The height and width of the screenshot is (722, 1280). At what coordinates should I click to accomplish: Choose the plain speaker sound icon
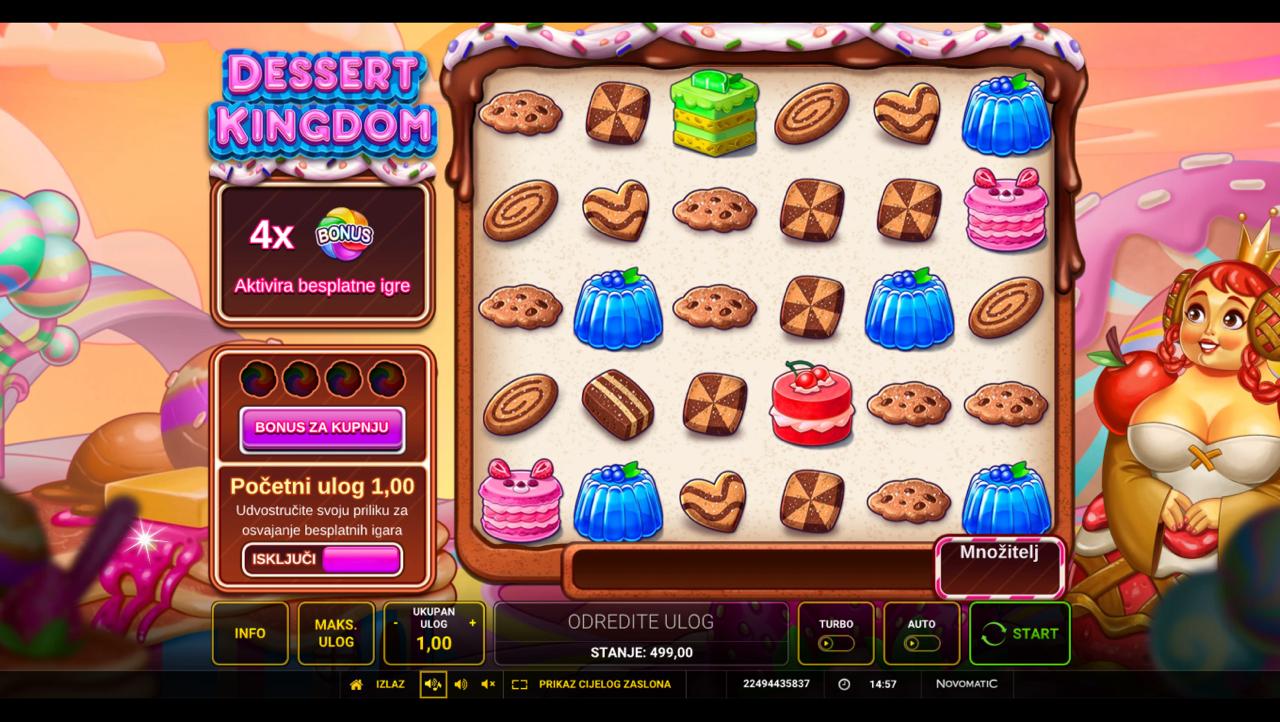pyautogui.click(x=461, y=685)
